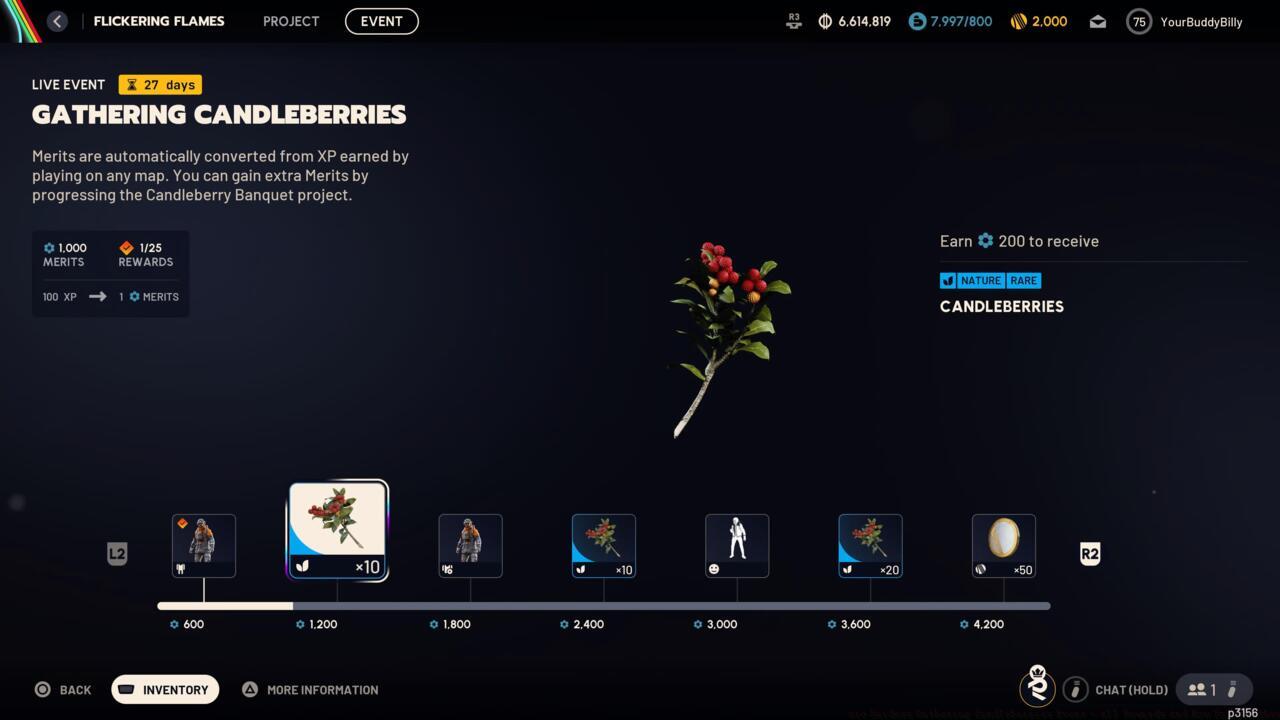Switch to the PROJECT tab

(x=290, y=21)
